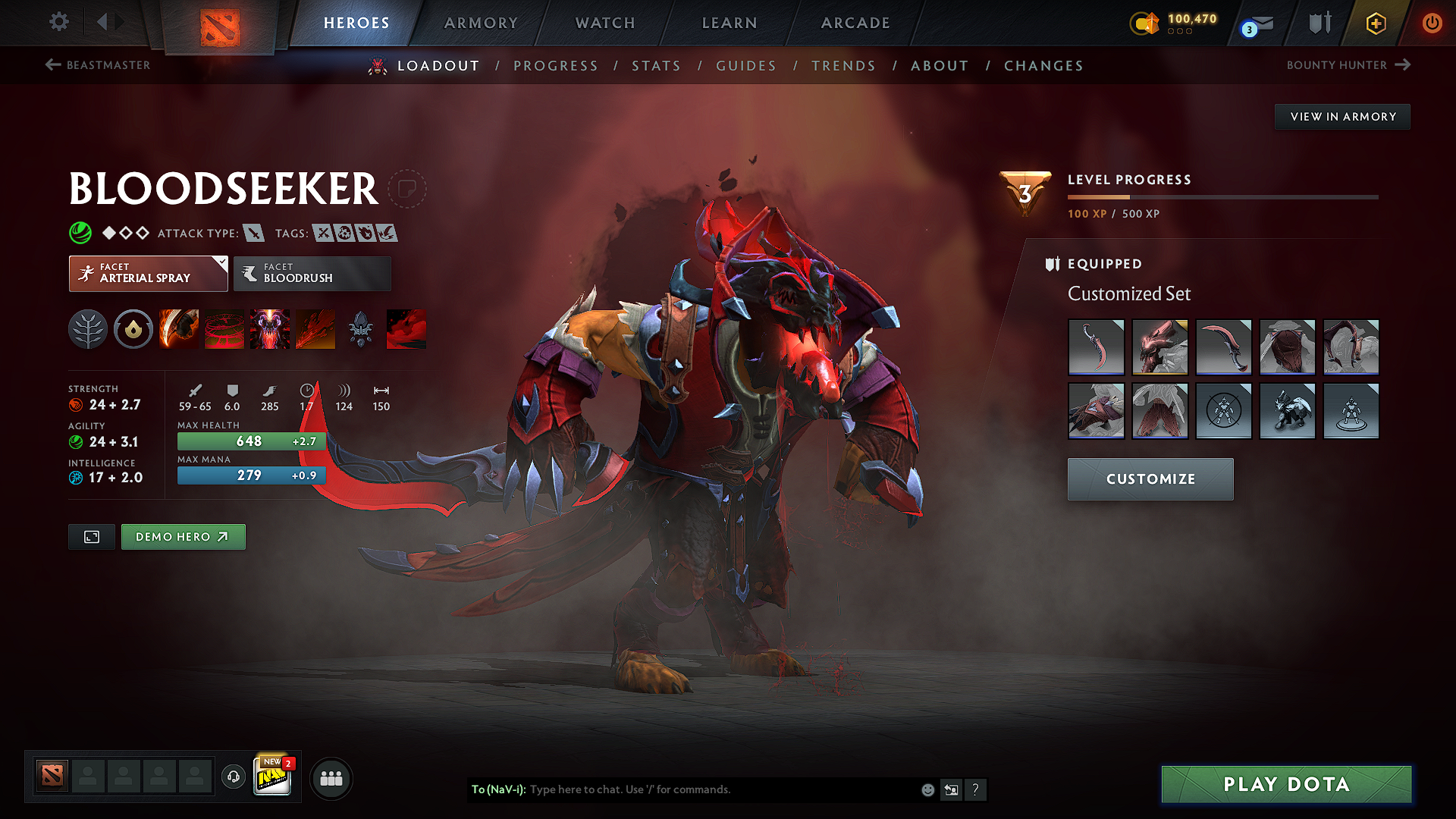1456x819 pixels.
Task: Open the Blood Rite ability icon
Action: [224, 329]
